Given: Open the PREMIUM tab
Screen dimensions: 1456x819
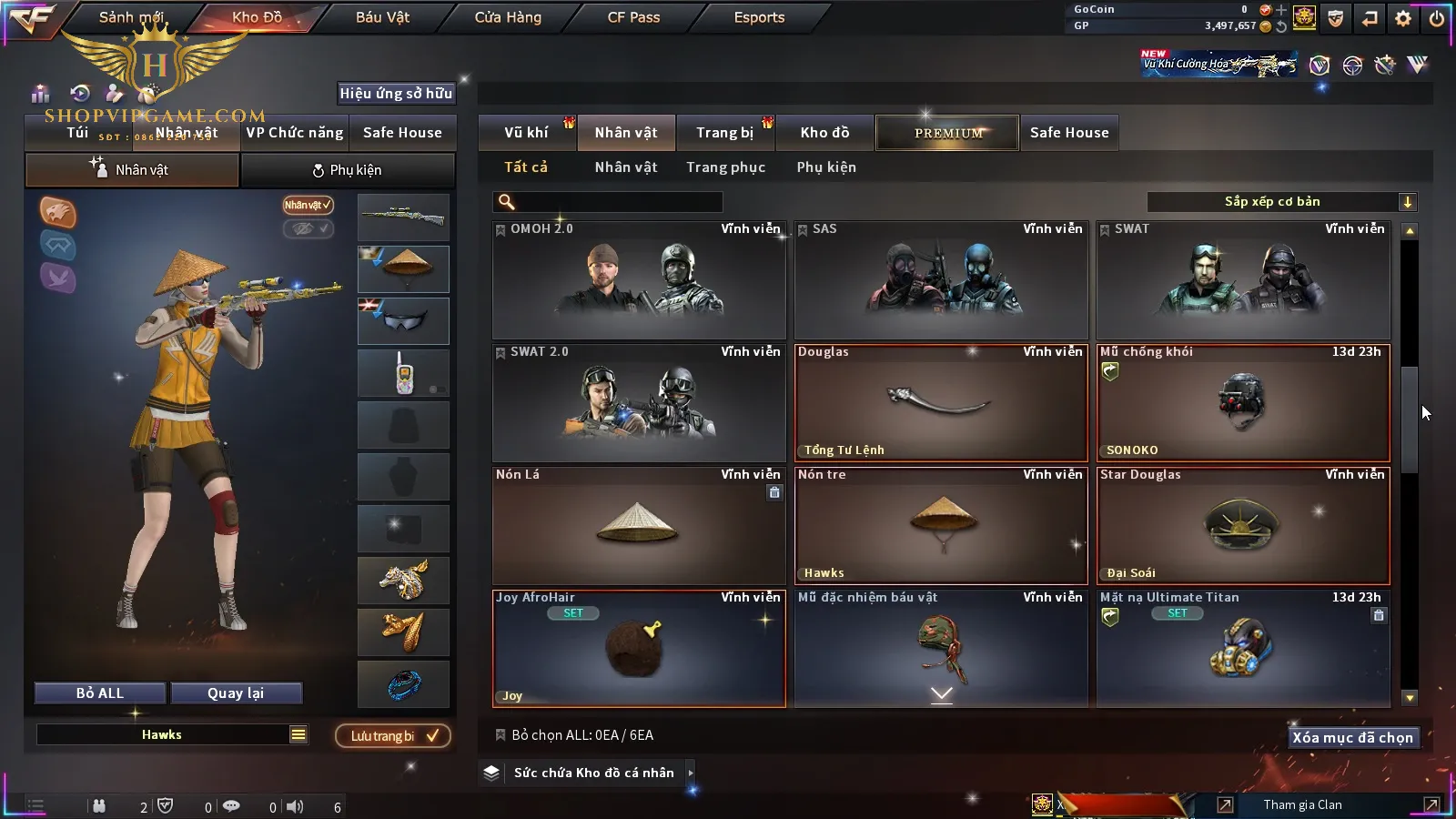Looking at the screenshot, I should tap(947, 133).
